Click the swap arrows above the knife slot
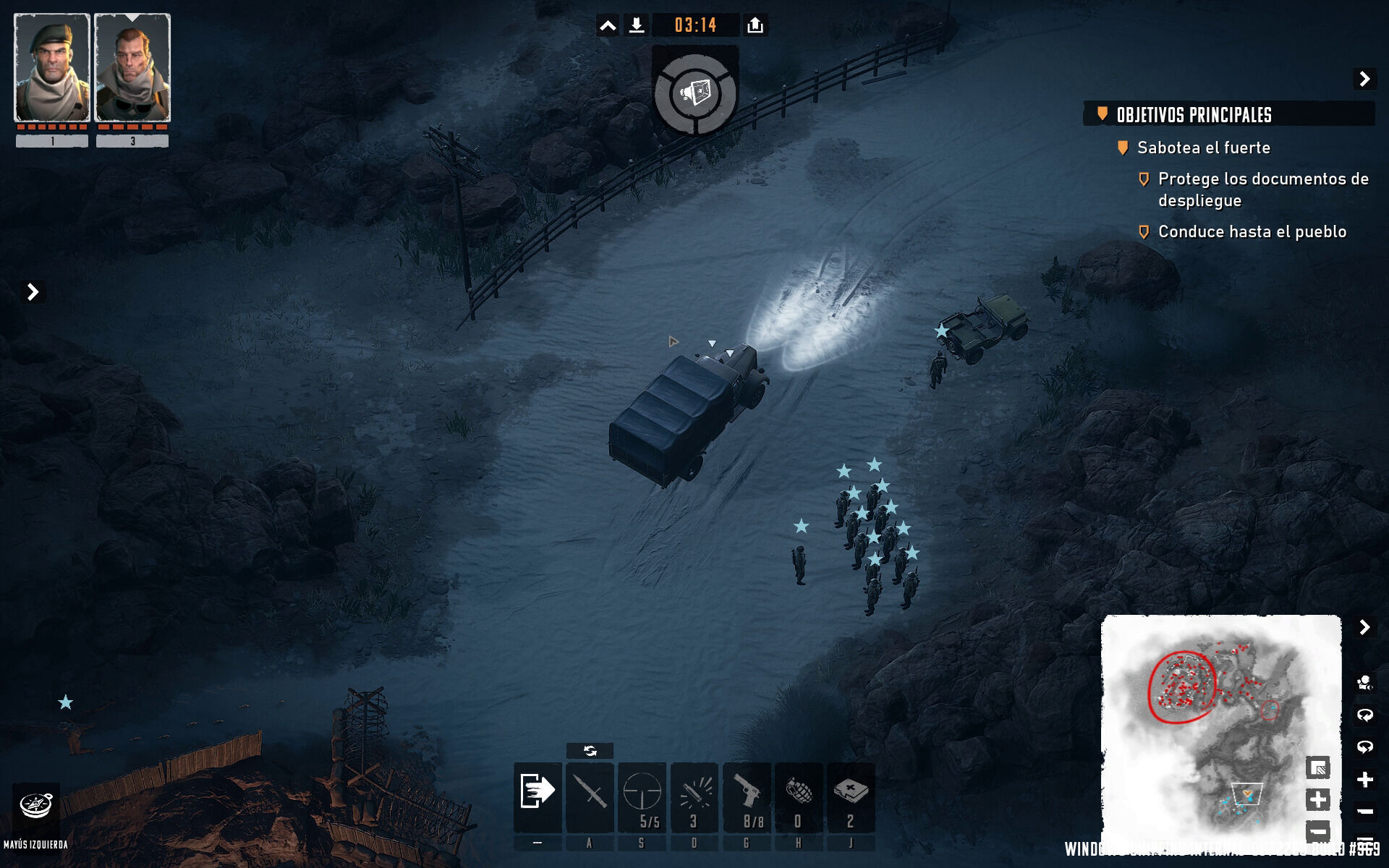Screen dimensions: 1389x868 point(590,751)
